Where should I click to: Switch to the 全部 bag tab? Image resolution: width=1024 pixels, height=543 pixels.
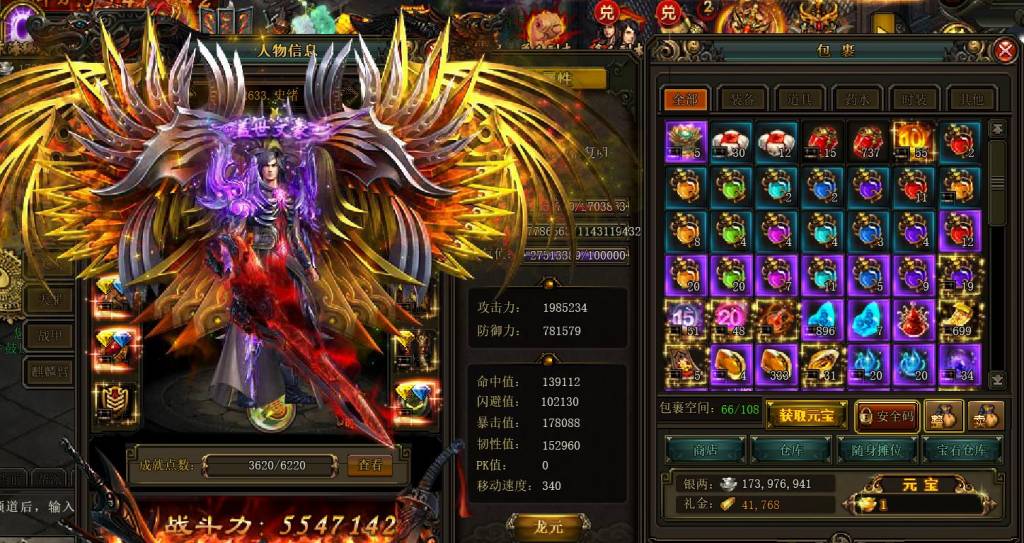[x=685, y=99]
